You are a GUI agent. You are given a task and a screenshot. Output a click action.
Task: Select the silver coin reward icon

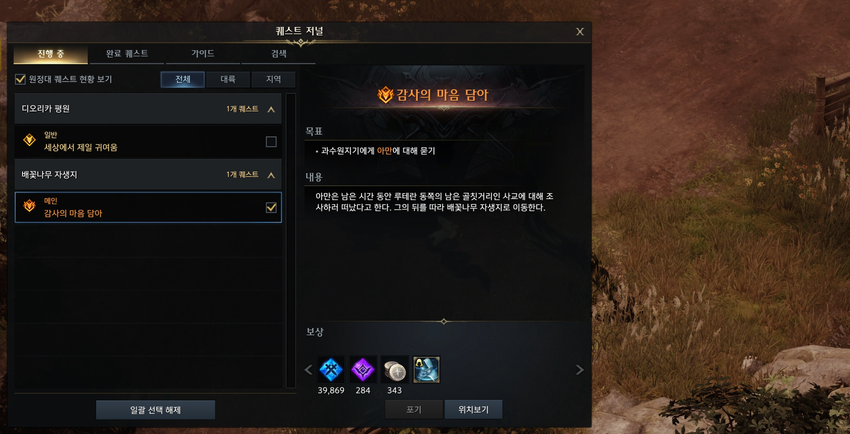(x=394, y=369)
